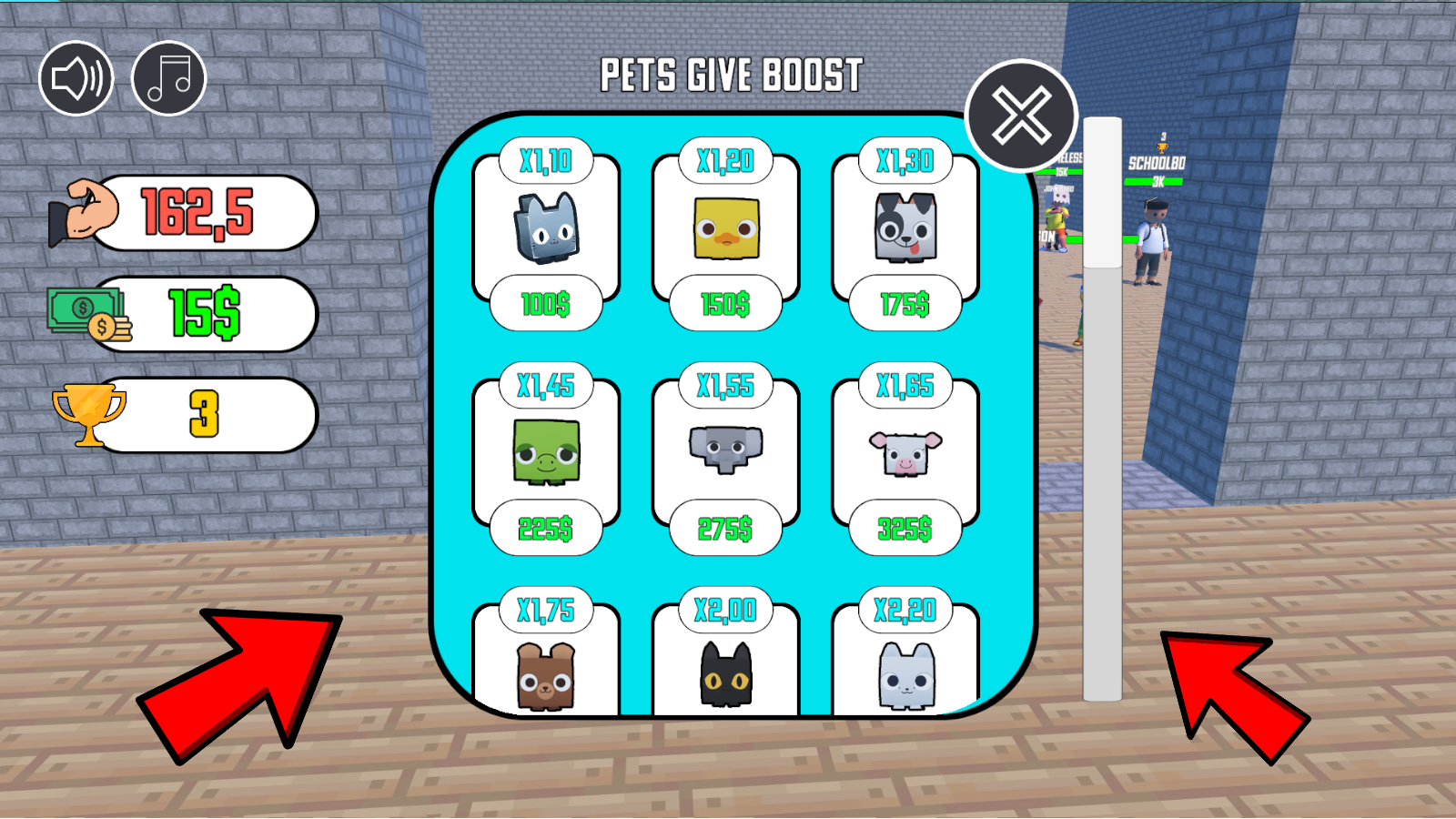This screenshot has width=1456, height=819.
Task: Click the X1,30 multiplier label
Action: pyautogui.click(x=904, y=161)
